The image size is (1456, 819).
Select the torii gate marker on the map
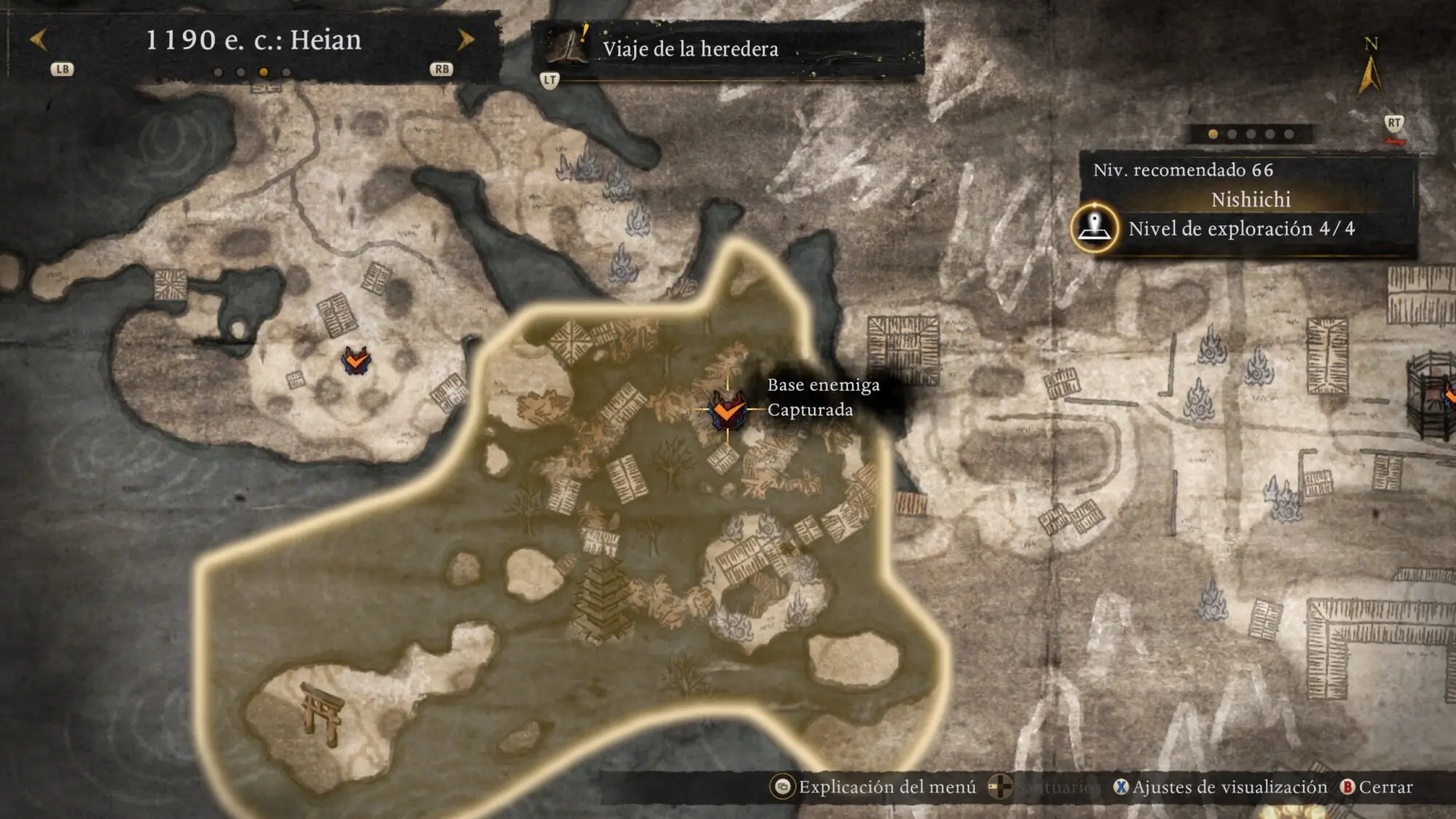323,713
